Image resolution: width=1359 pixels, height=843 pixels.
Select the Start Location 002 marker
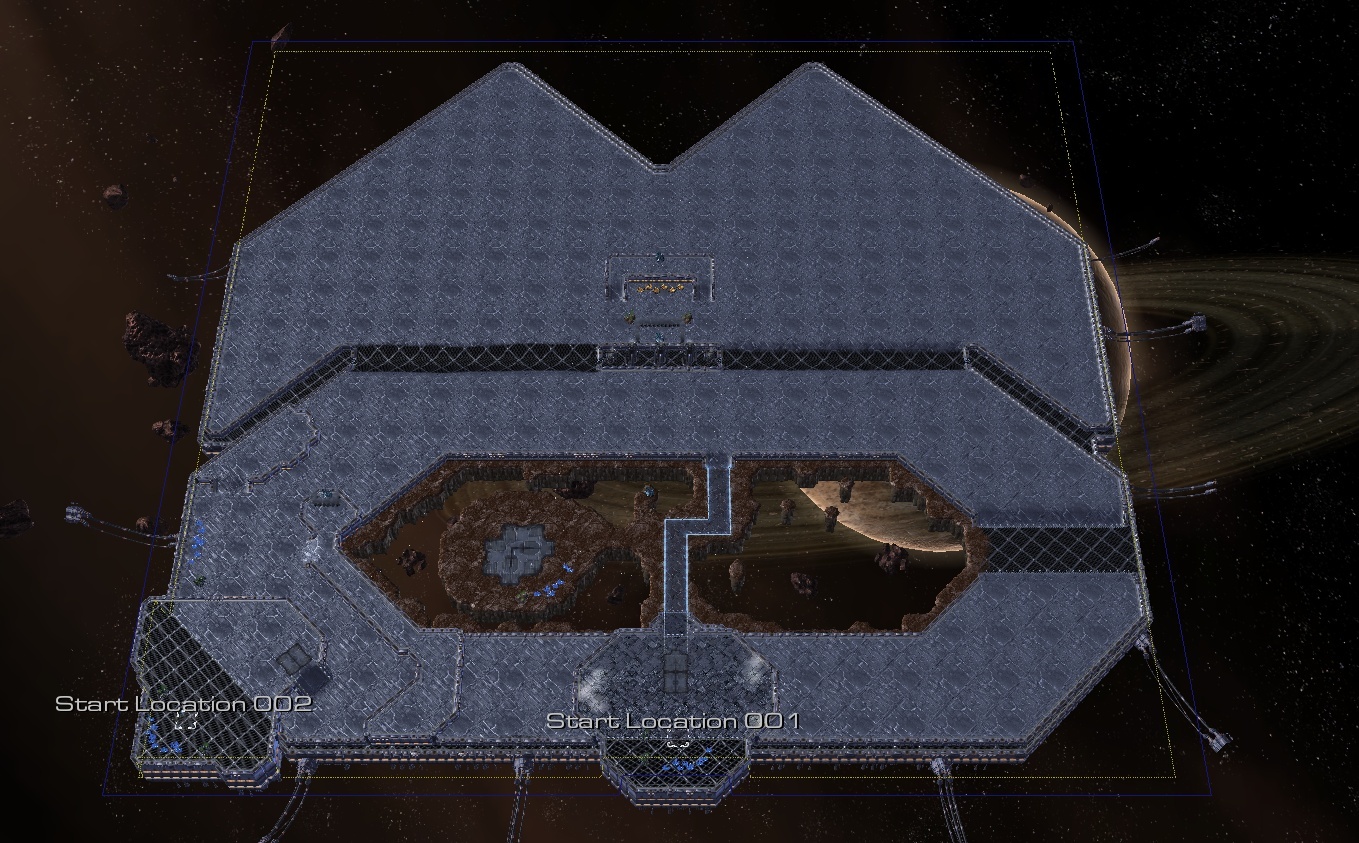tap(184, 722)
